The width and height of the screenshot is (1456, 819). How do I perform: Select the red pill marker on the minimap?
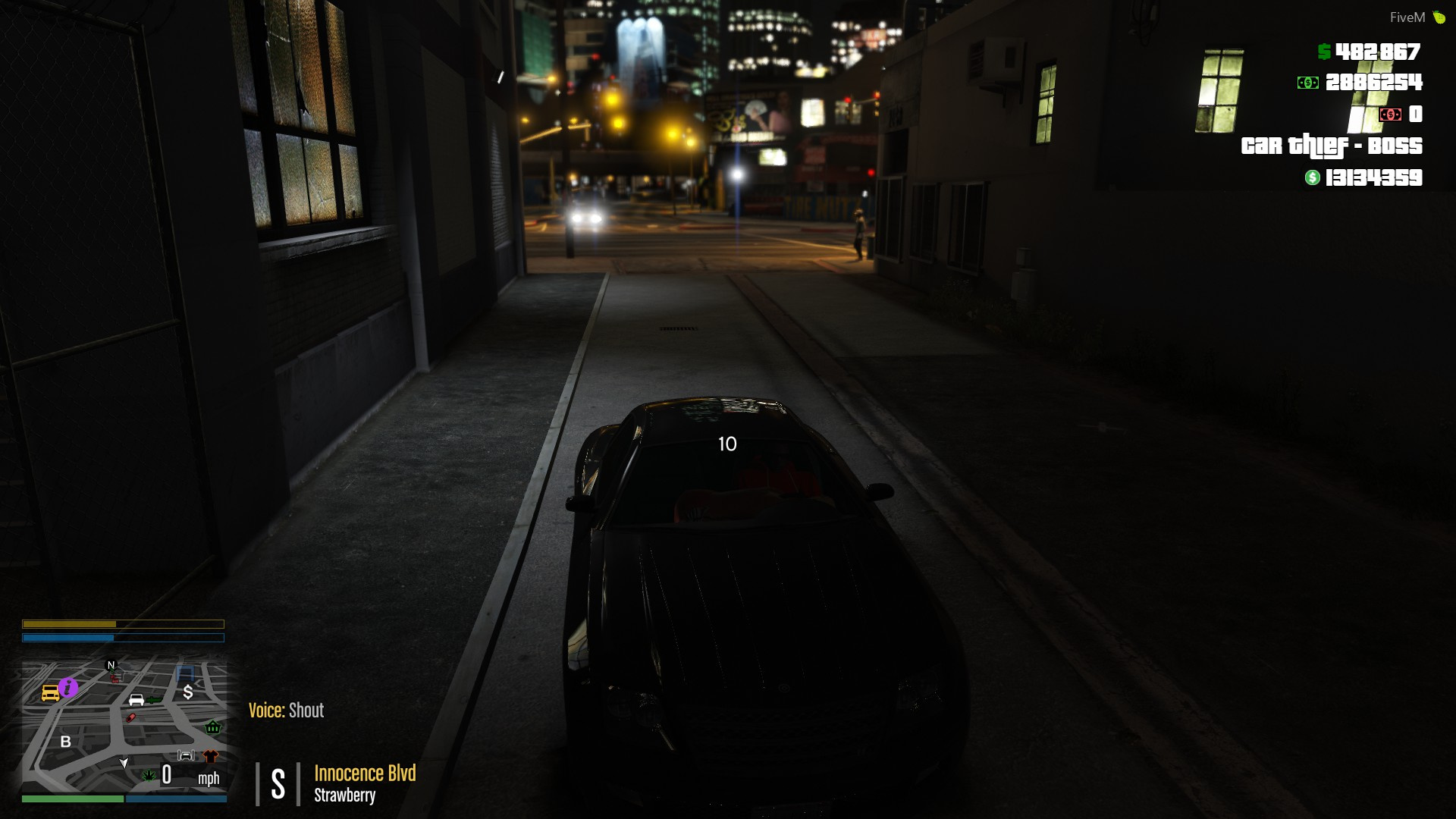130,717
